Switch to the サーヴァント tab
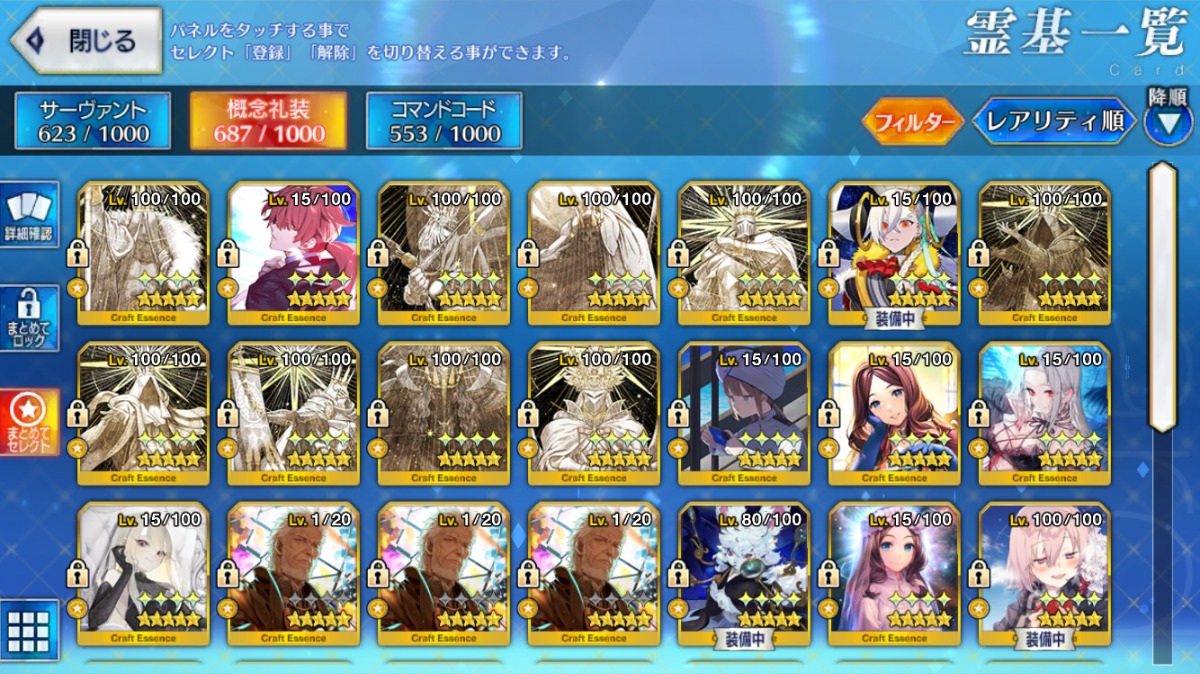 [x=93, y=121]
